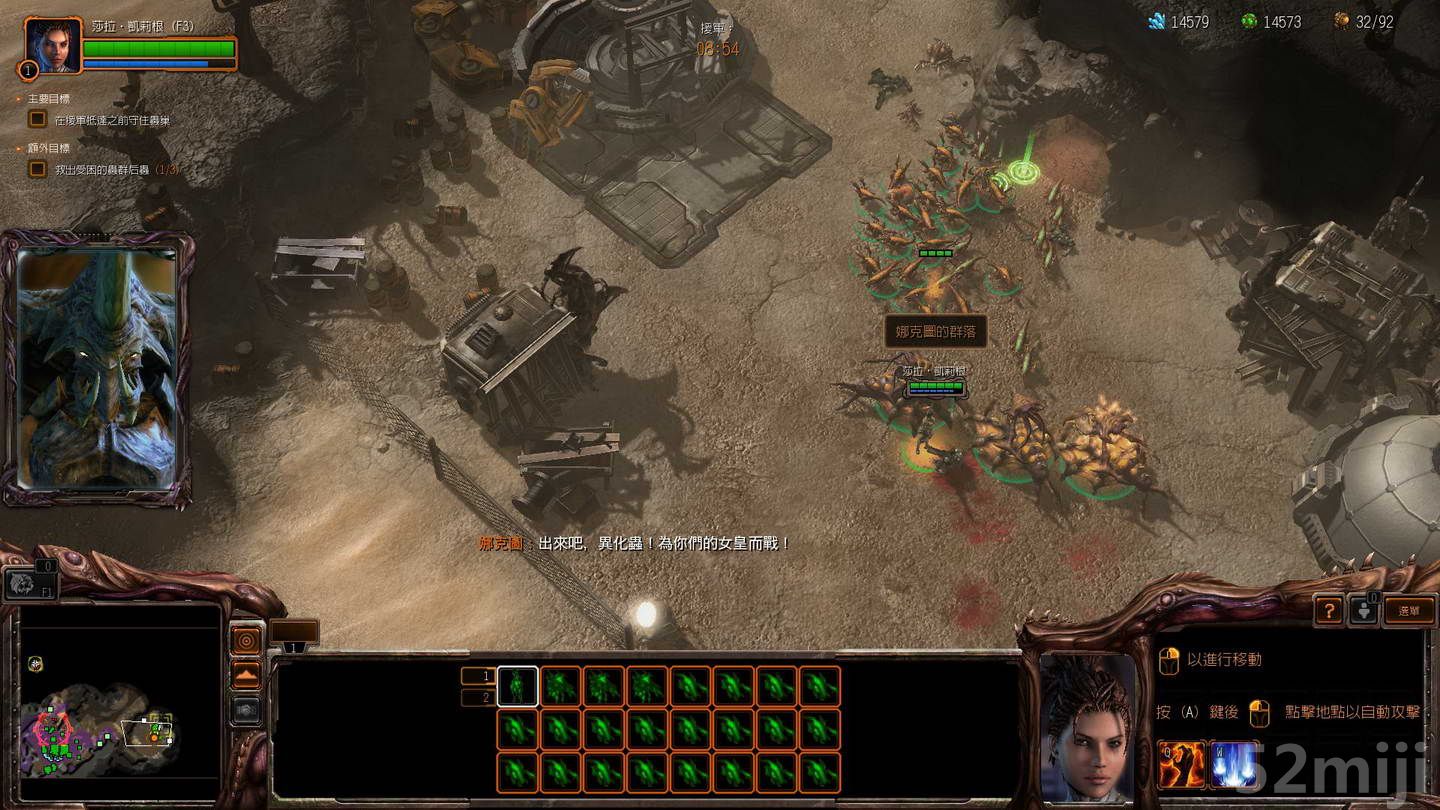Click the social player icon near the menu button
The height and width of the screenshot is (810, 1440).
tap(1364, 610)
